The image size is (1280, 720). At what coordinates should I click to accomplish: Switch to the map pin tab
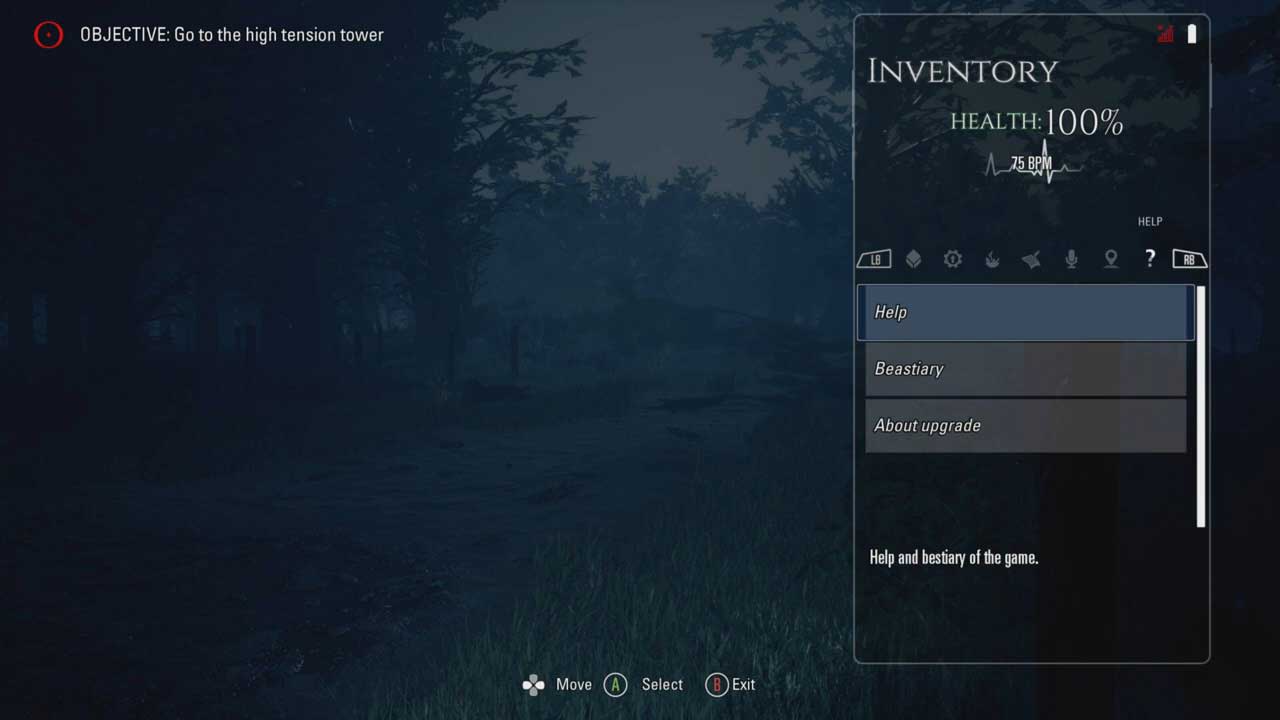[1110, 259]
